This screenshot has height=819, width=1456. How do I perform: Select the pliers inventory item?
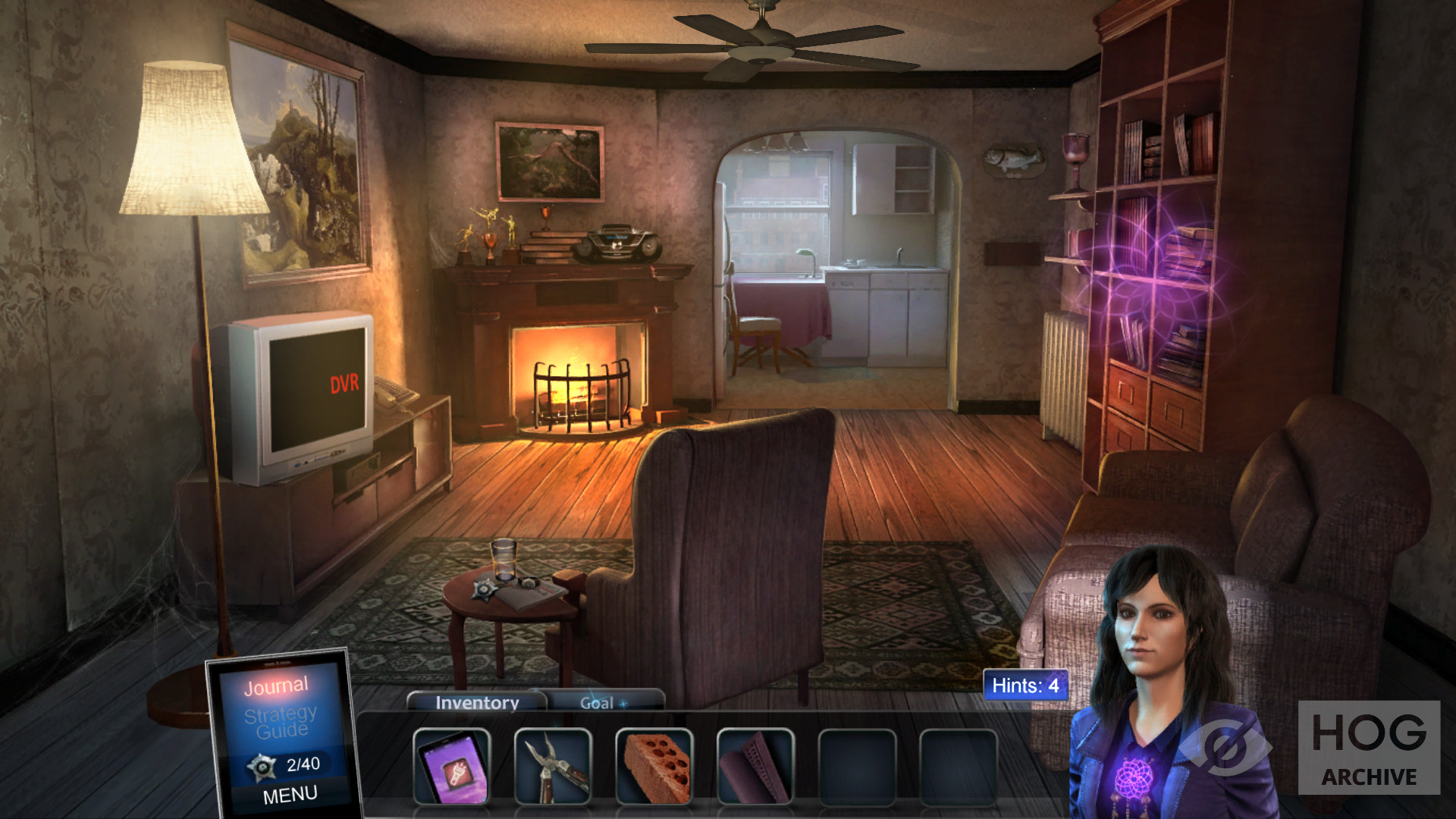(553, 766)
